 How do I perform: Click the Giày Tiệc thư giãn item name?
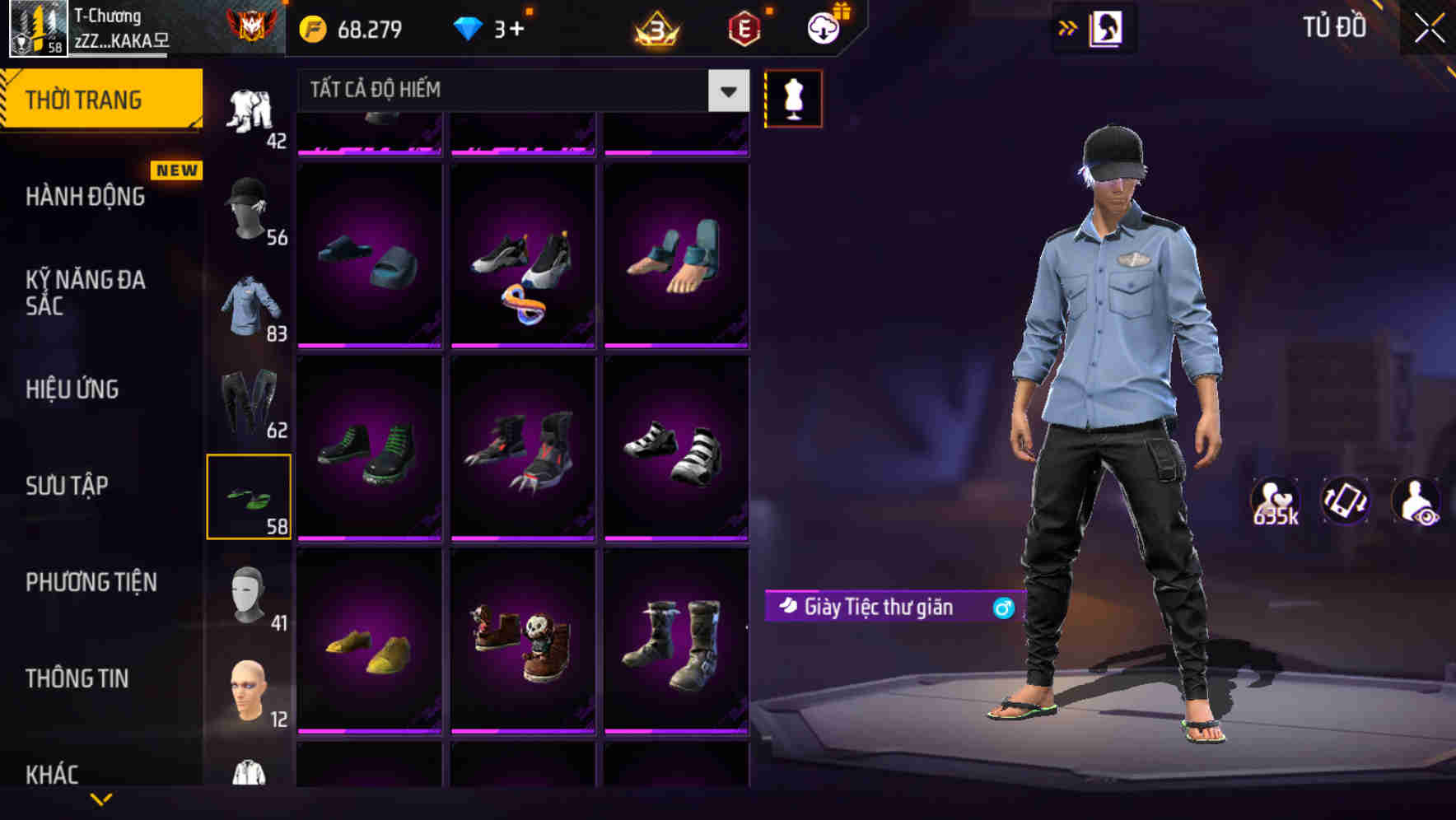[880, 607]
